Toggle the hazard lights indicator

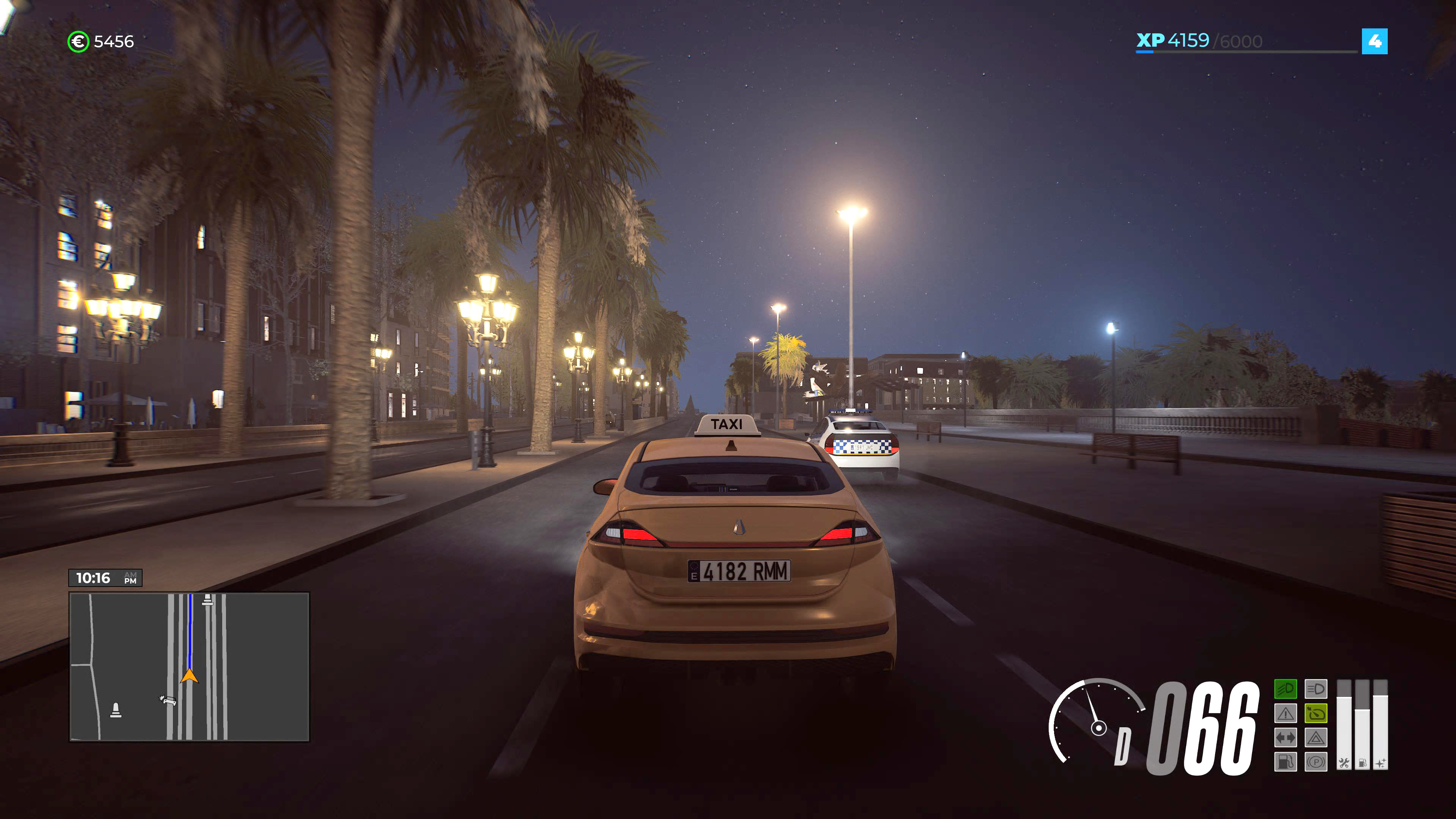tap(1316, 738)
